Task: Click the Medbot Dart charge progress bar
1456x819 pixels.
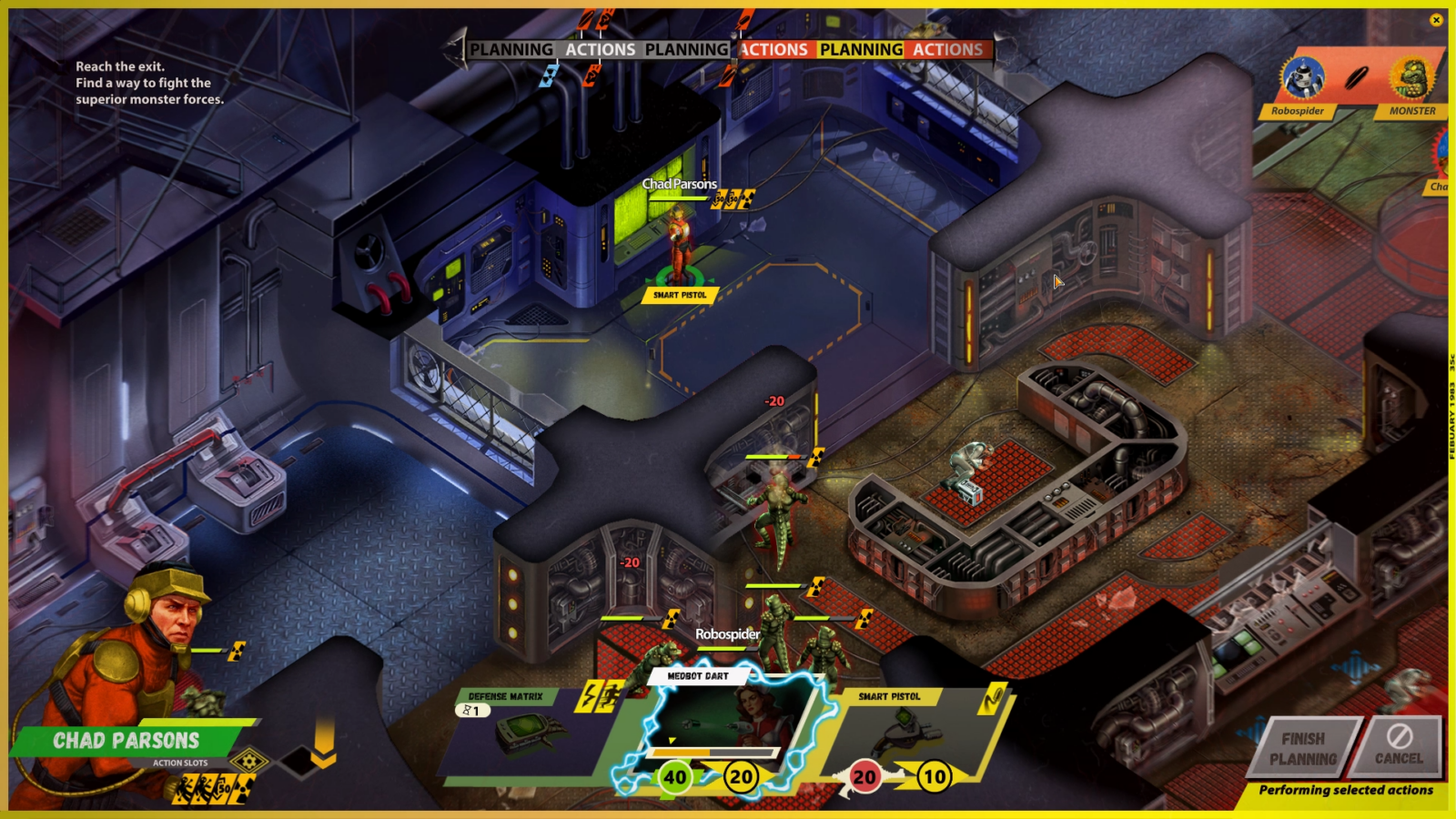Action: [713, 751]
